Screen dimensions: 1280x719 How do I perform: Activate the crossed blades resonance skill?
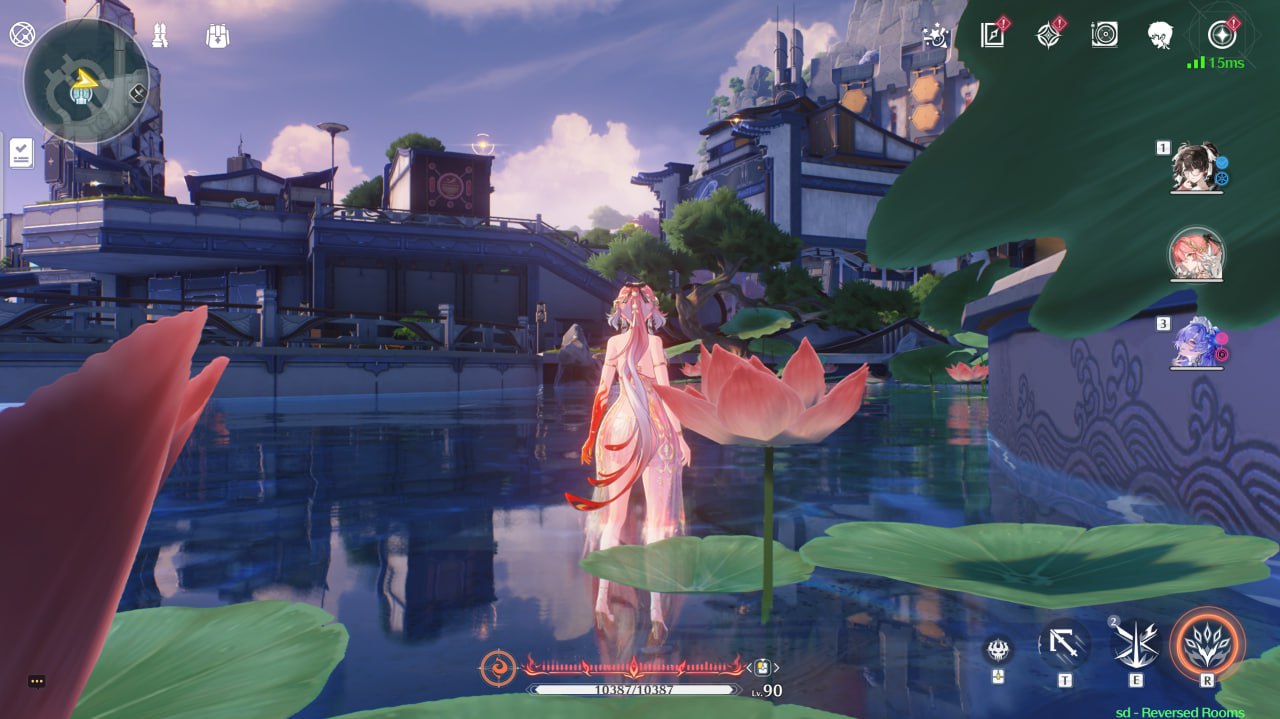[x=1136, y=645]
